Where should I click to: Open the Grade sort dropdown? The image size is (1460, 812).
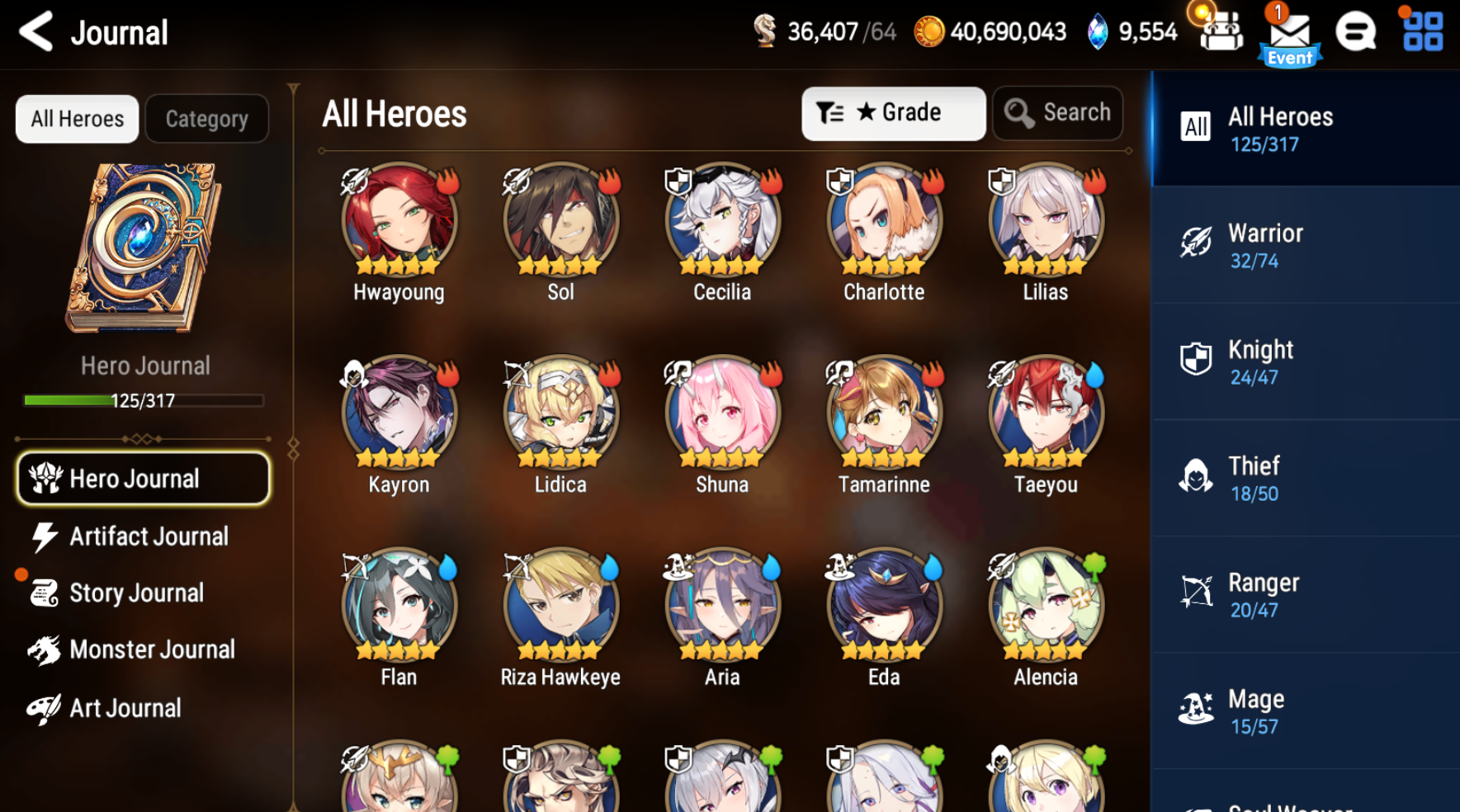[x=893, y=113]
